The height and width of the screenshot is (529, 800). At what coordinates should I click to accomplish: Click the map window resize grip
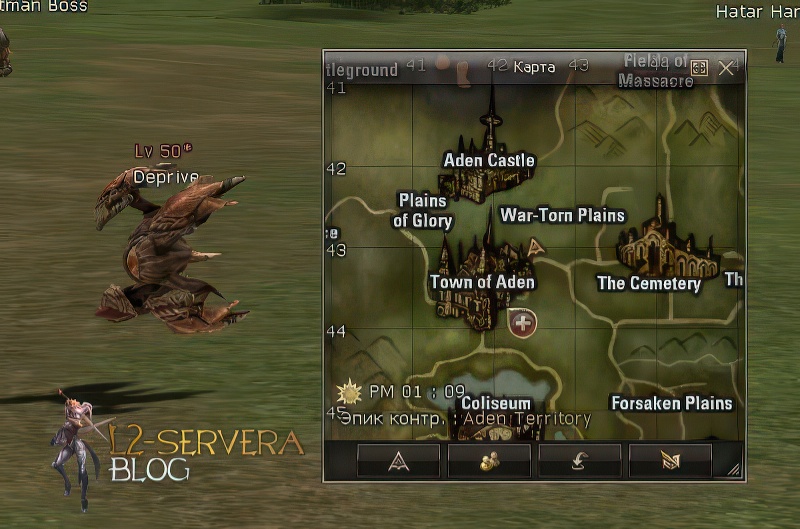coord(734,470)
